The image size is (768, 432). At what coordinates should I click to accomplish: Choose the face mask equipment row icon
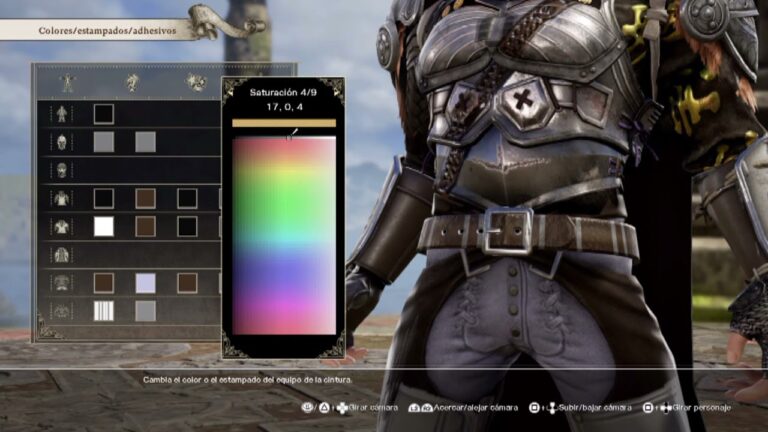coord(62,170)
